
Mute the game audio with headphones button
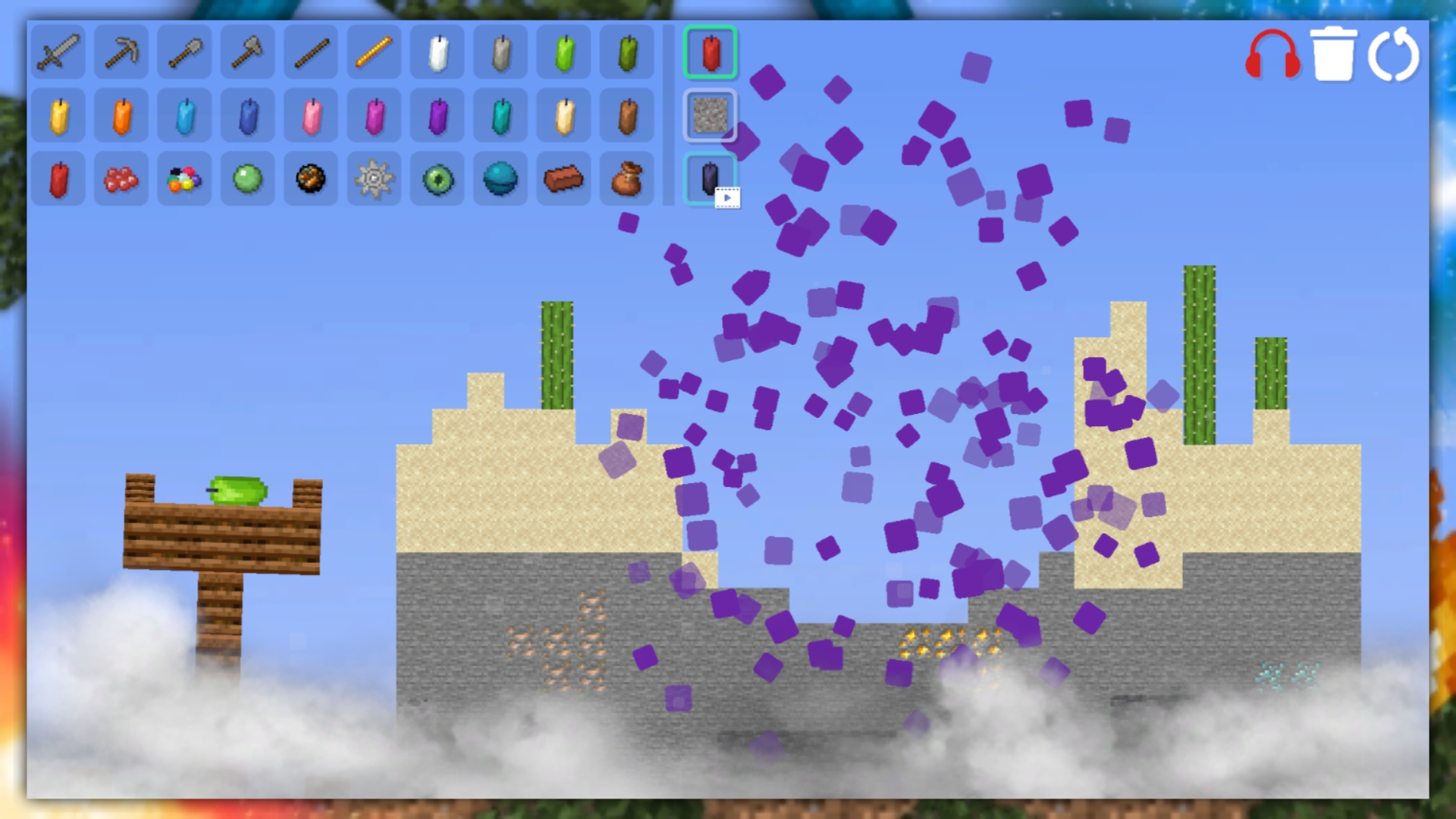click(1272, 53)
